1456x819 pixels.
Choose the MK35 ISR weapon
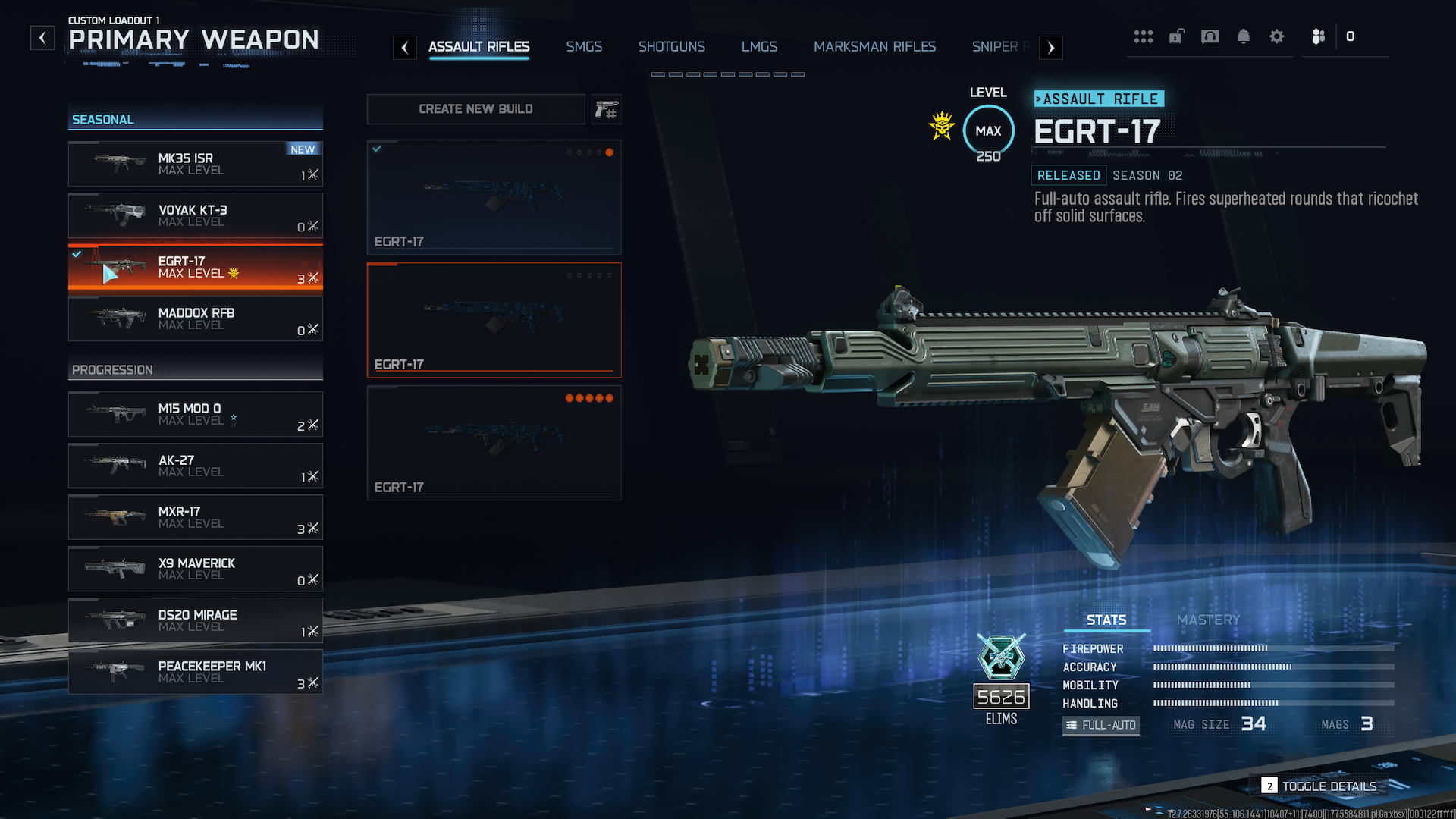[x=196, y=164]
